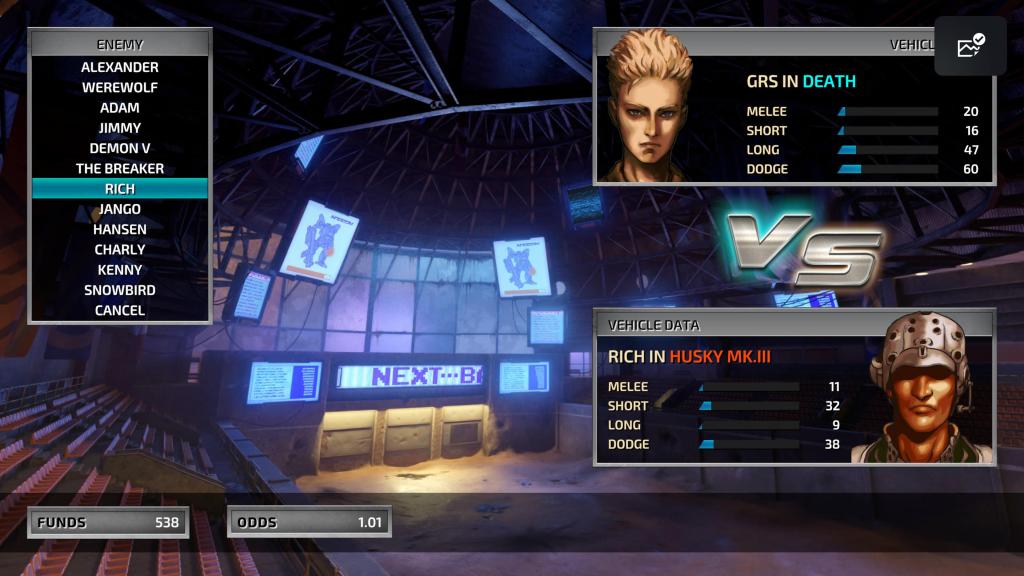
Task: Select Hansen as the opponent
Action: [120, 229]
